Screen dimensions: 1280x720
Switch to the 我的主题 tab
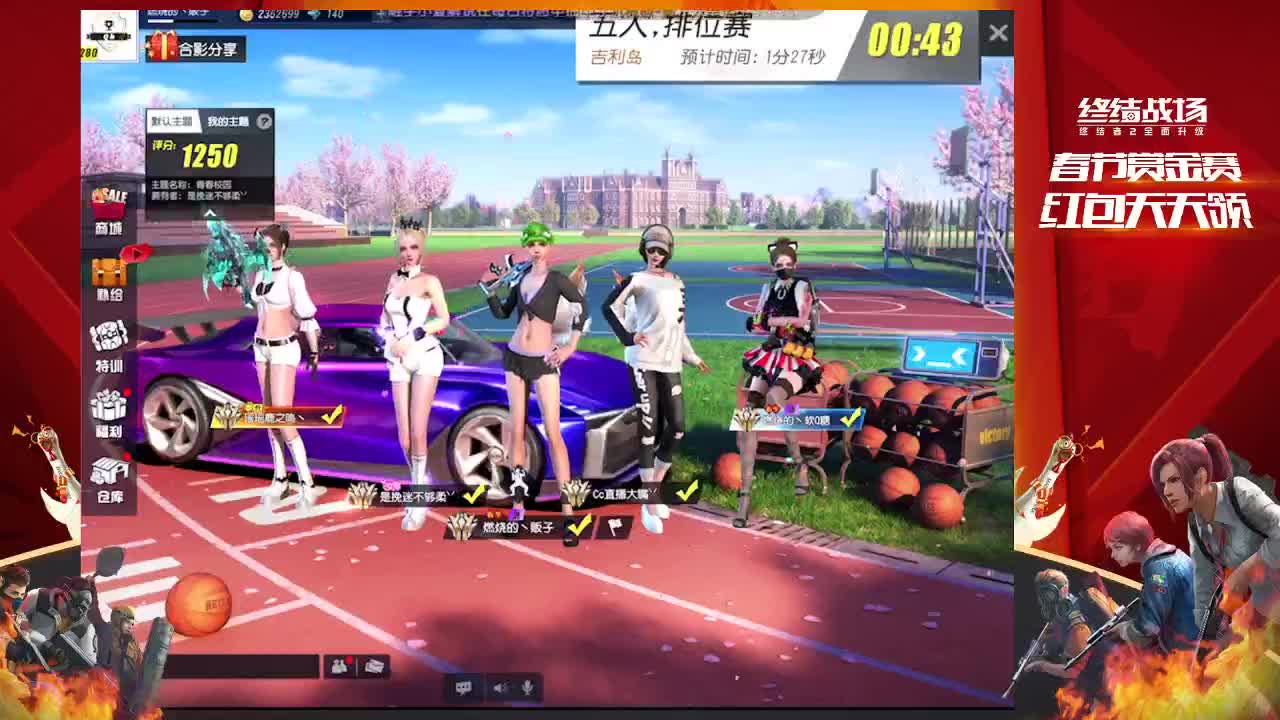(228, 121)
